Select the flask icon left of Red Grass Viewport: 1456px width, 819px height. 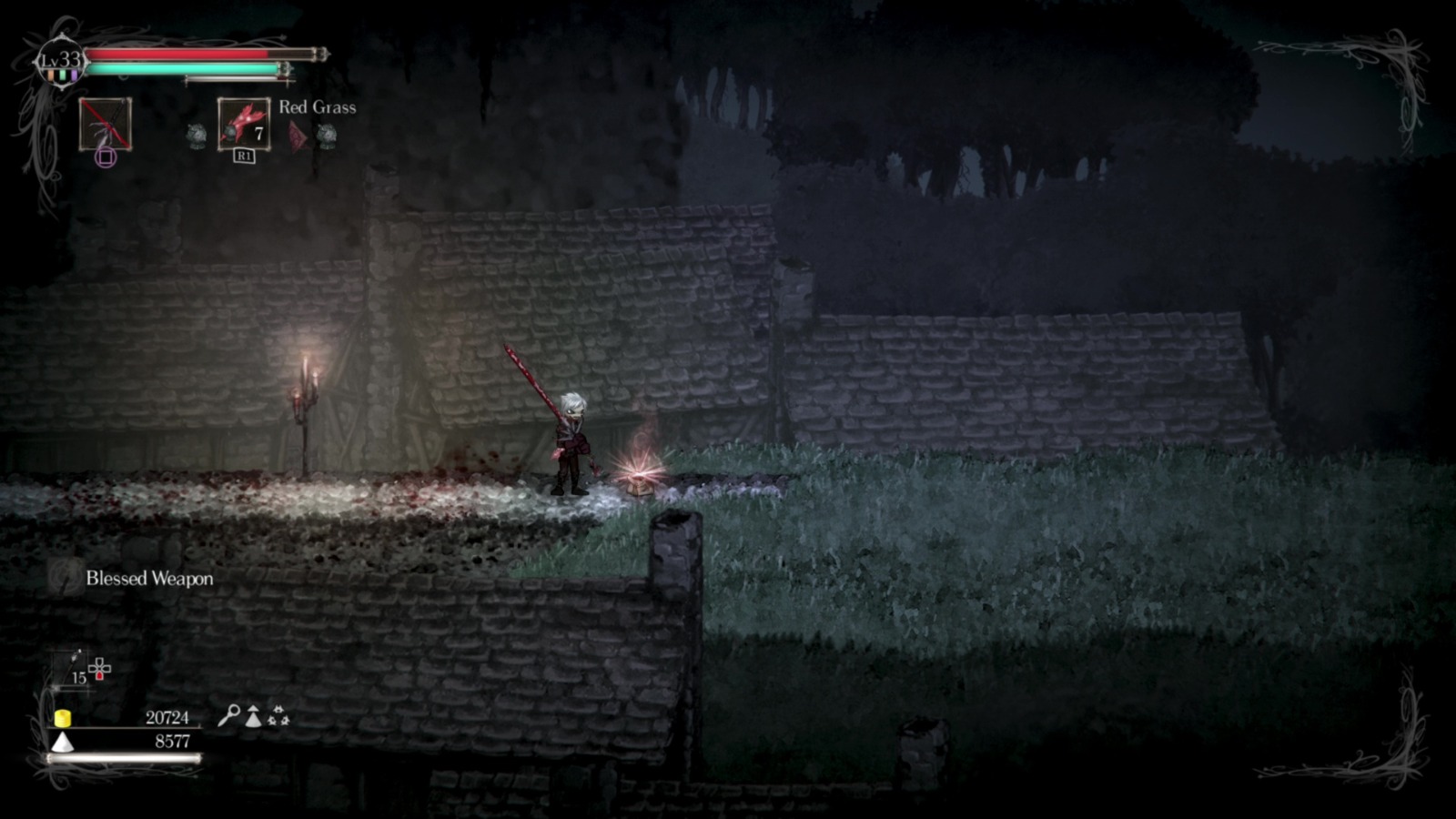[197, 134]
